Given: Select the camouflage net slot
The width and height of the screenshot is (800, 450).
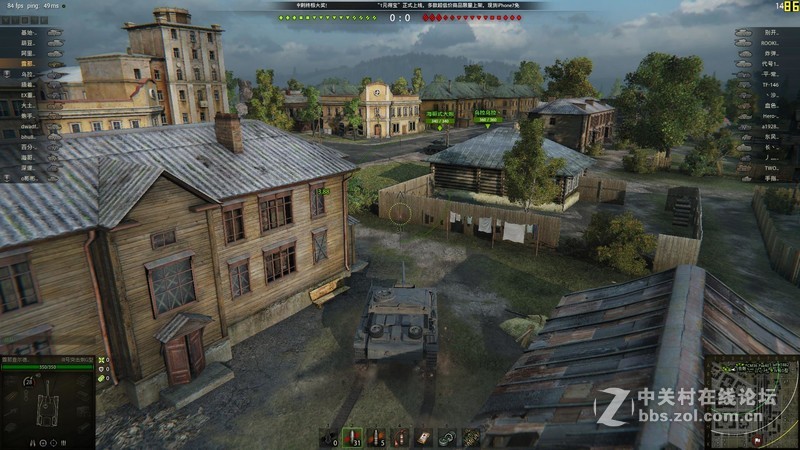Looking at the screenshot, I should 470,437.
